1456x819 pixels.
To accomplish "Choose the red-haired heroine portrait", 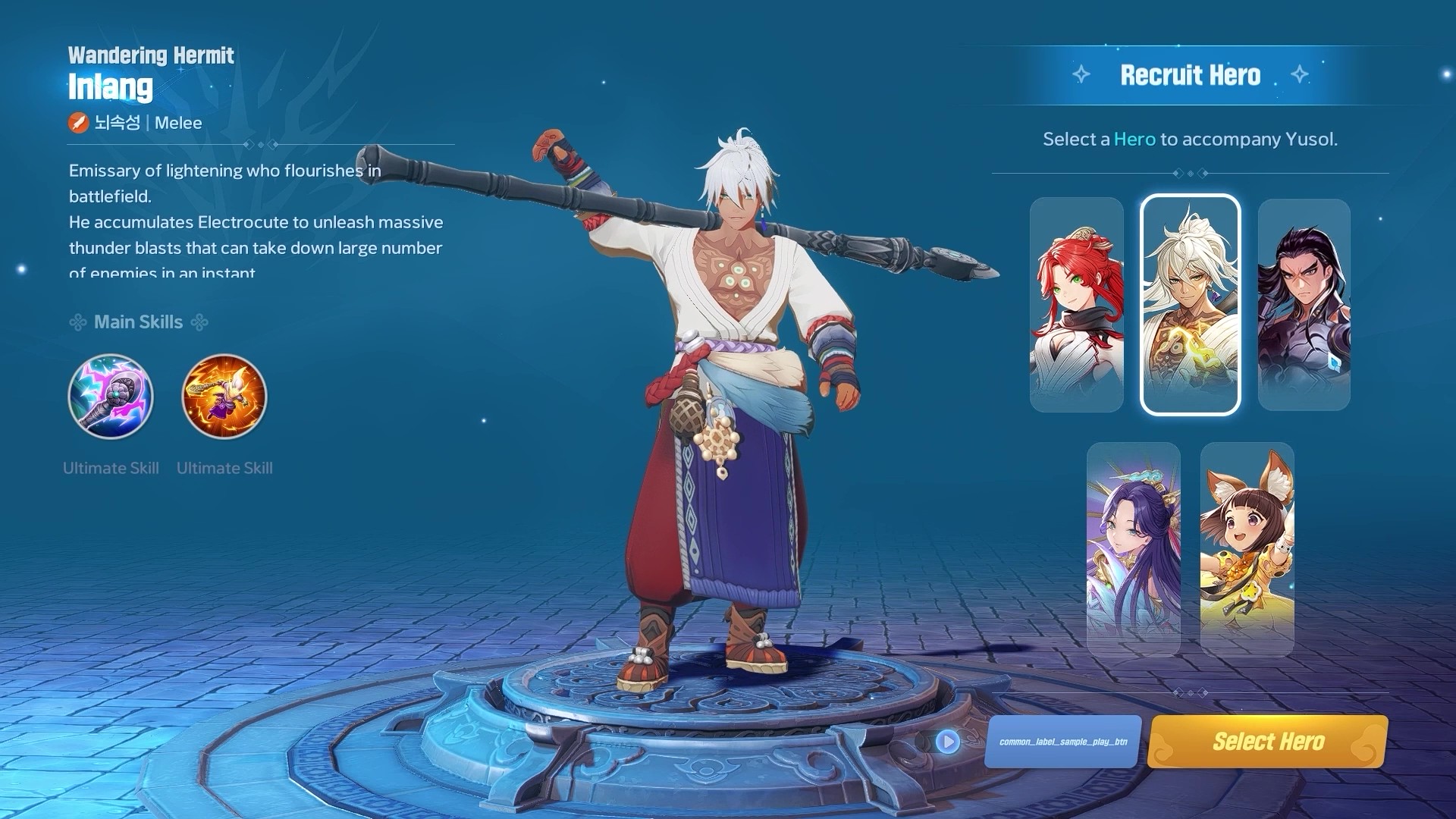I will click(1076, 305).
